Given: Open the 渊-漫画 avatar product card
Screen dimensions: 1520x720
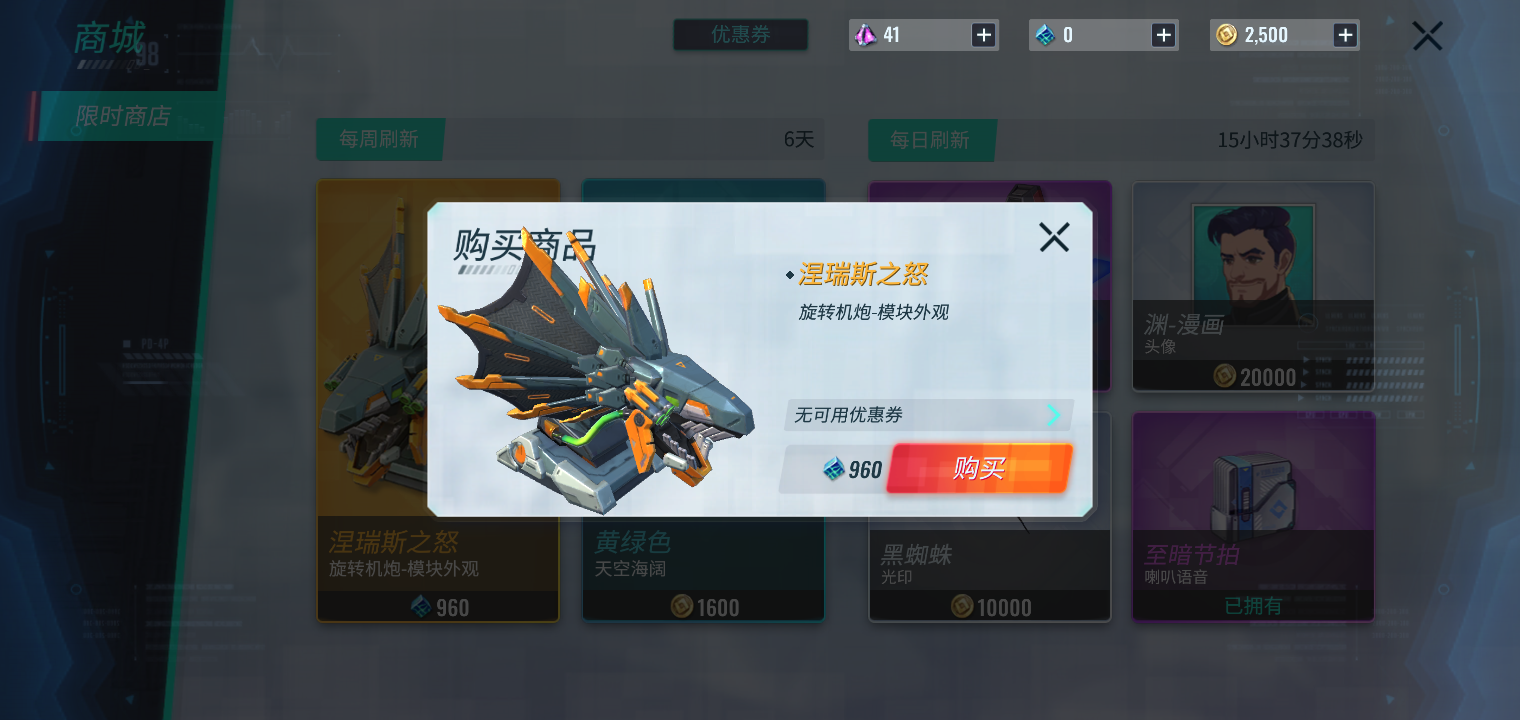Looking at the screenshot, I should 1252,285.
